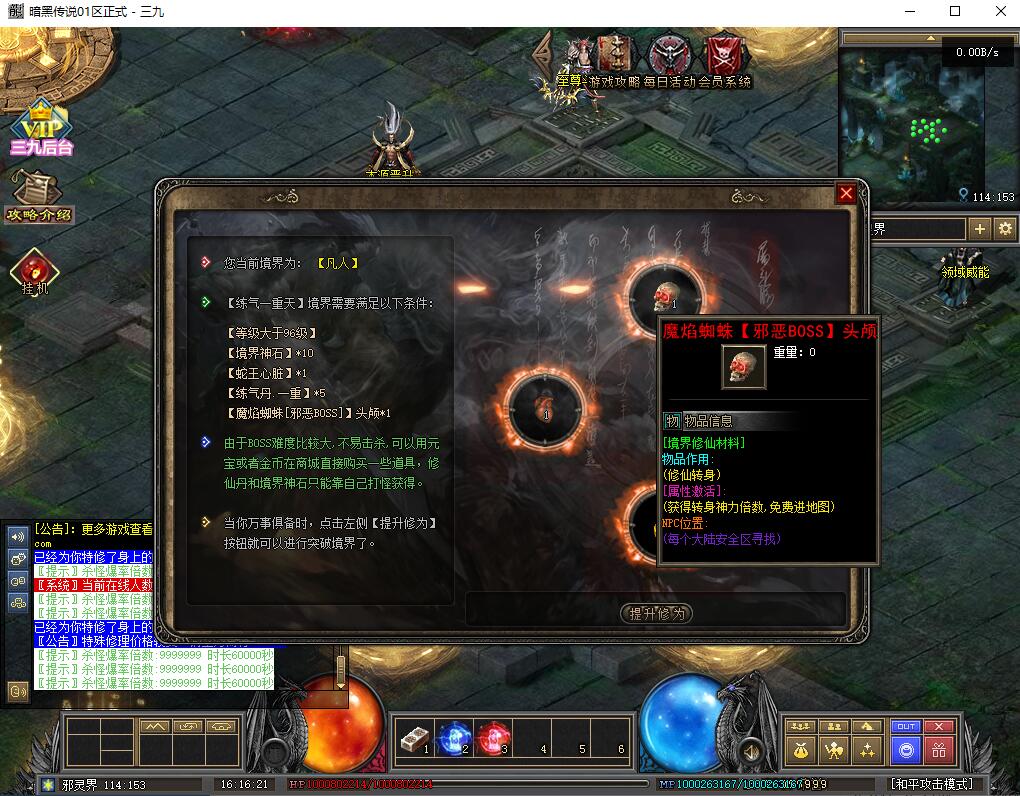The height and width of the screenshot is (796, 1020).
Task: Switch the 和平攻击模式 attack mode
Action: coord(931,785)
